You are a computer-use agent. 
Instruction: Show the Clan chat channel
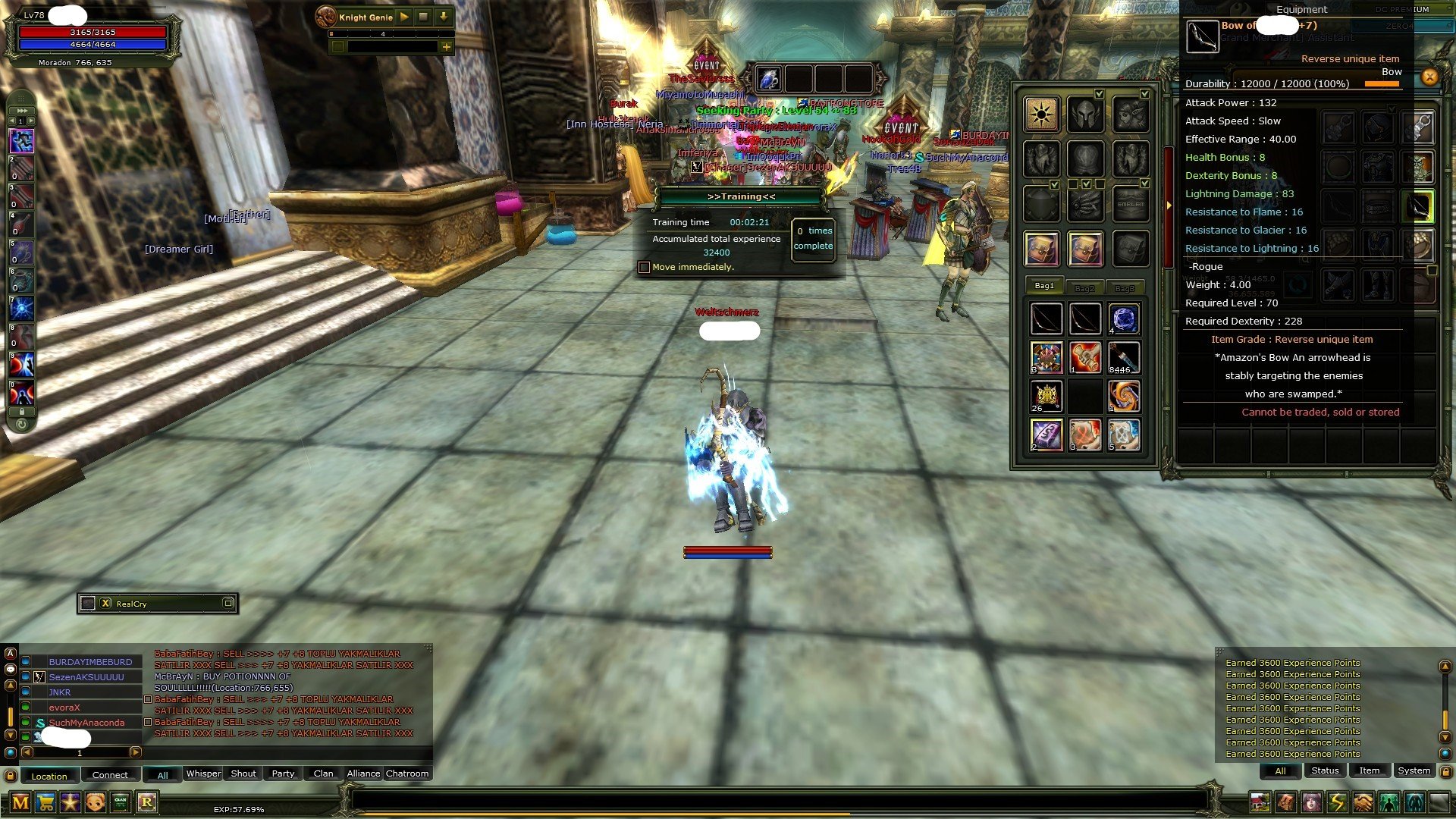323,773
